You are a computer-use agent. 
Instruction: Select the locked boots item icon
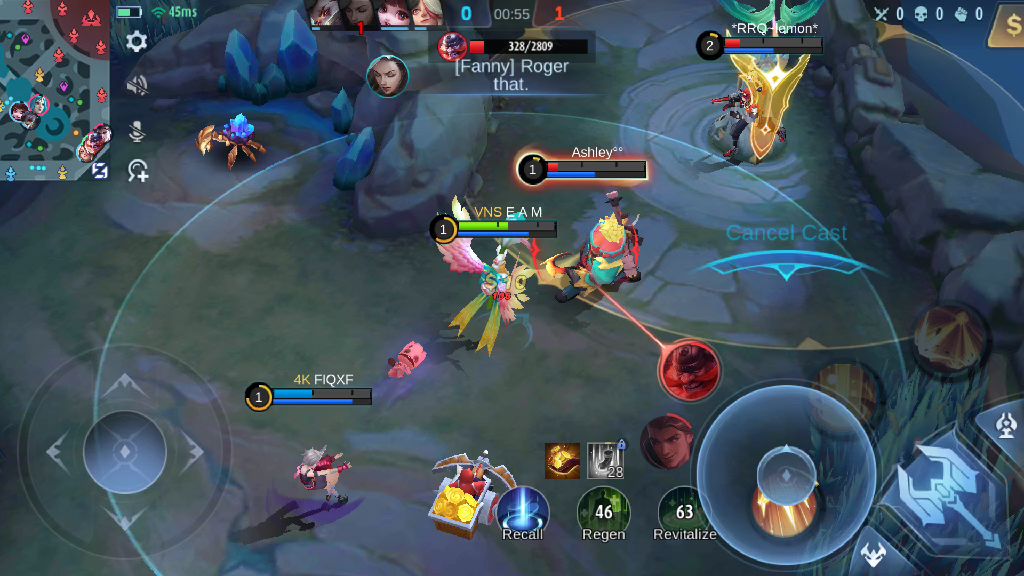pos(605,460)
